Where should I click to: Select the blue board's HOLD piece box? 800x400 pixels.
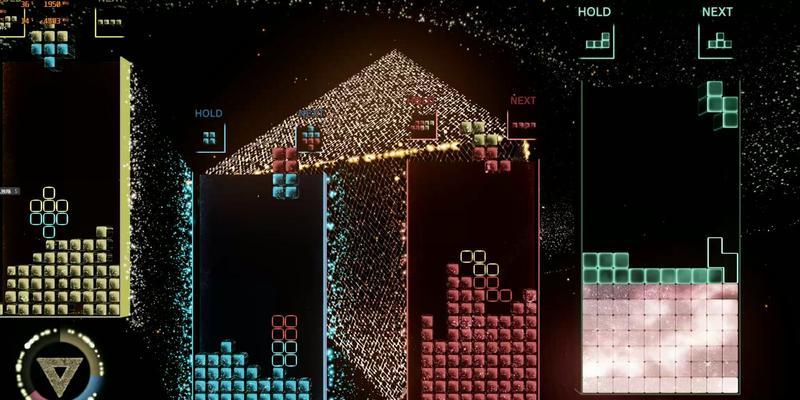click(210, 137)
